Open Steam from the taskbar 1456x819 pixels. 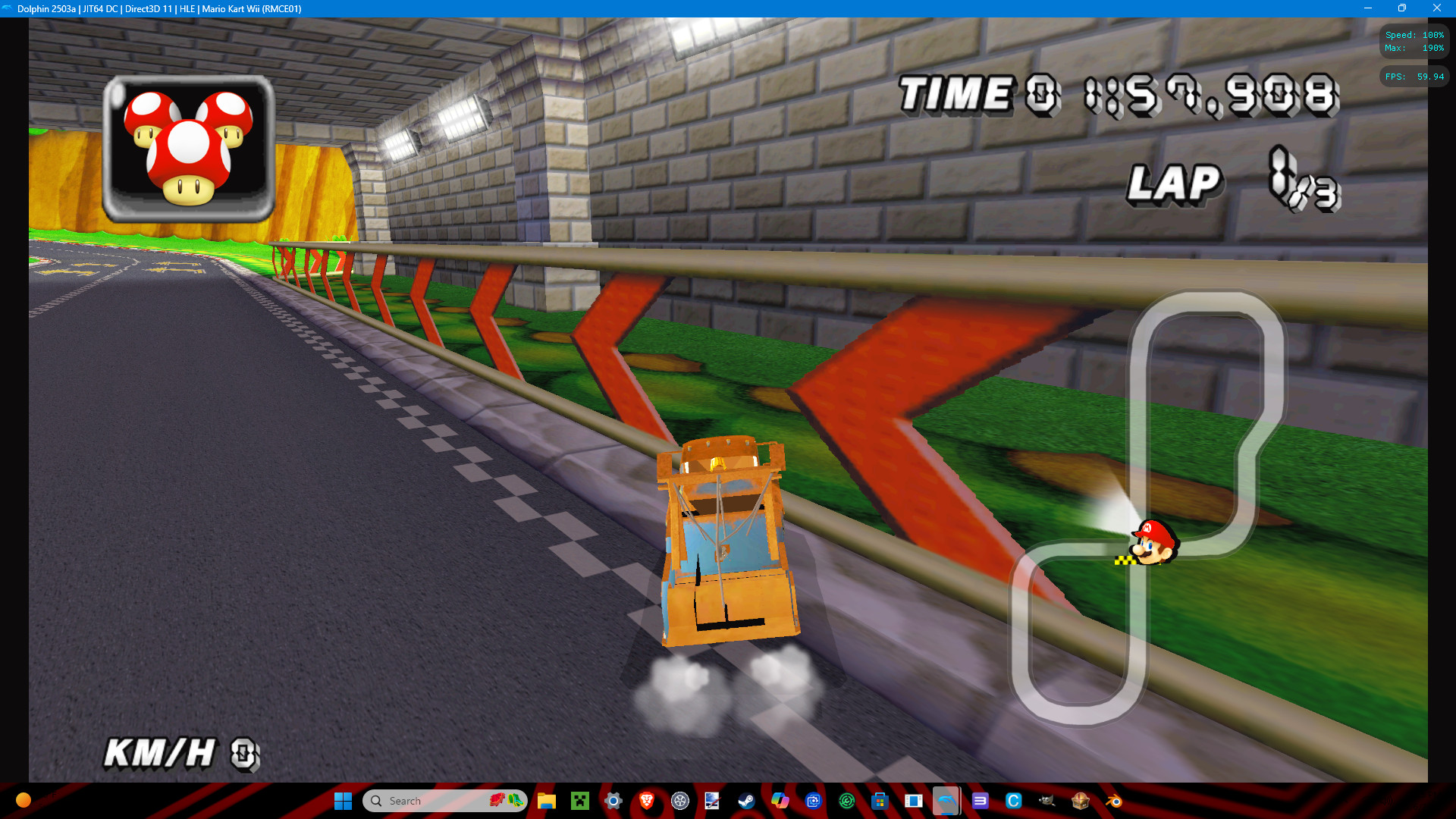(x=747, y=801)
